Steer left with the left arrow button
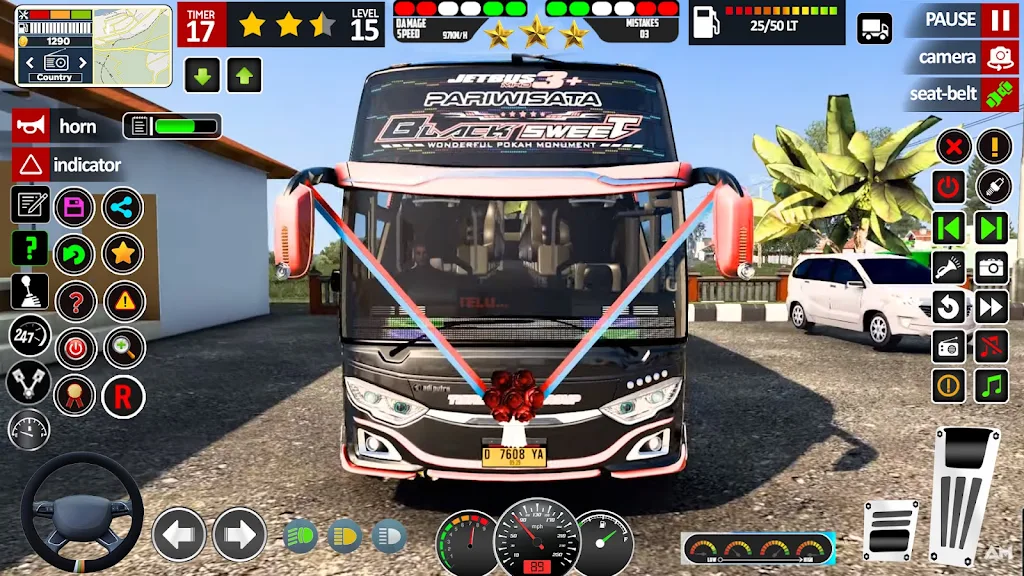This screenshot has width=1024, height=576. tap(178, 534)
